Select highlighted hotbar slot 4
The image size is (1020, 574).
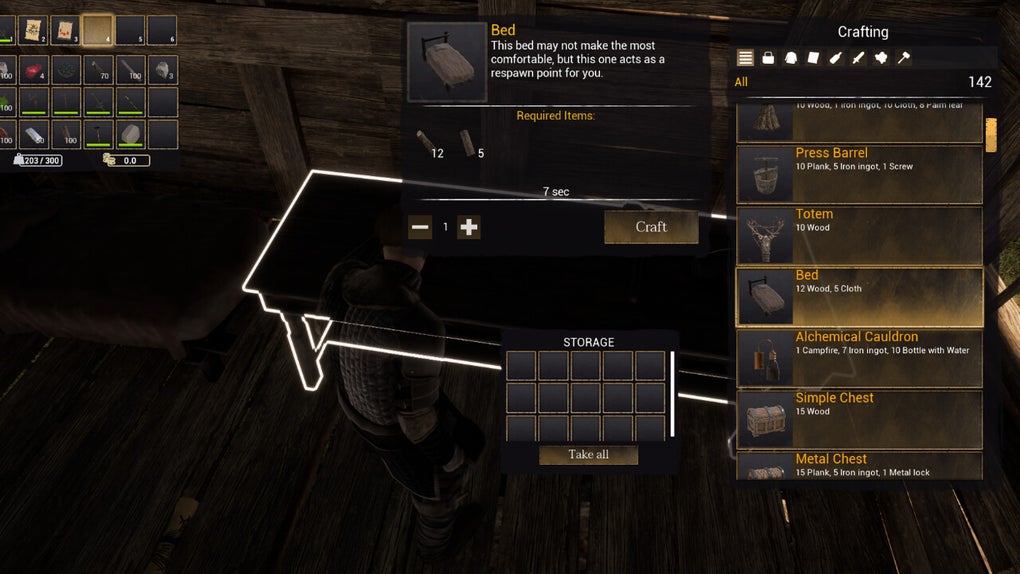click(98, 30)
